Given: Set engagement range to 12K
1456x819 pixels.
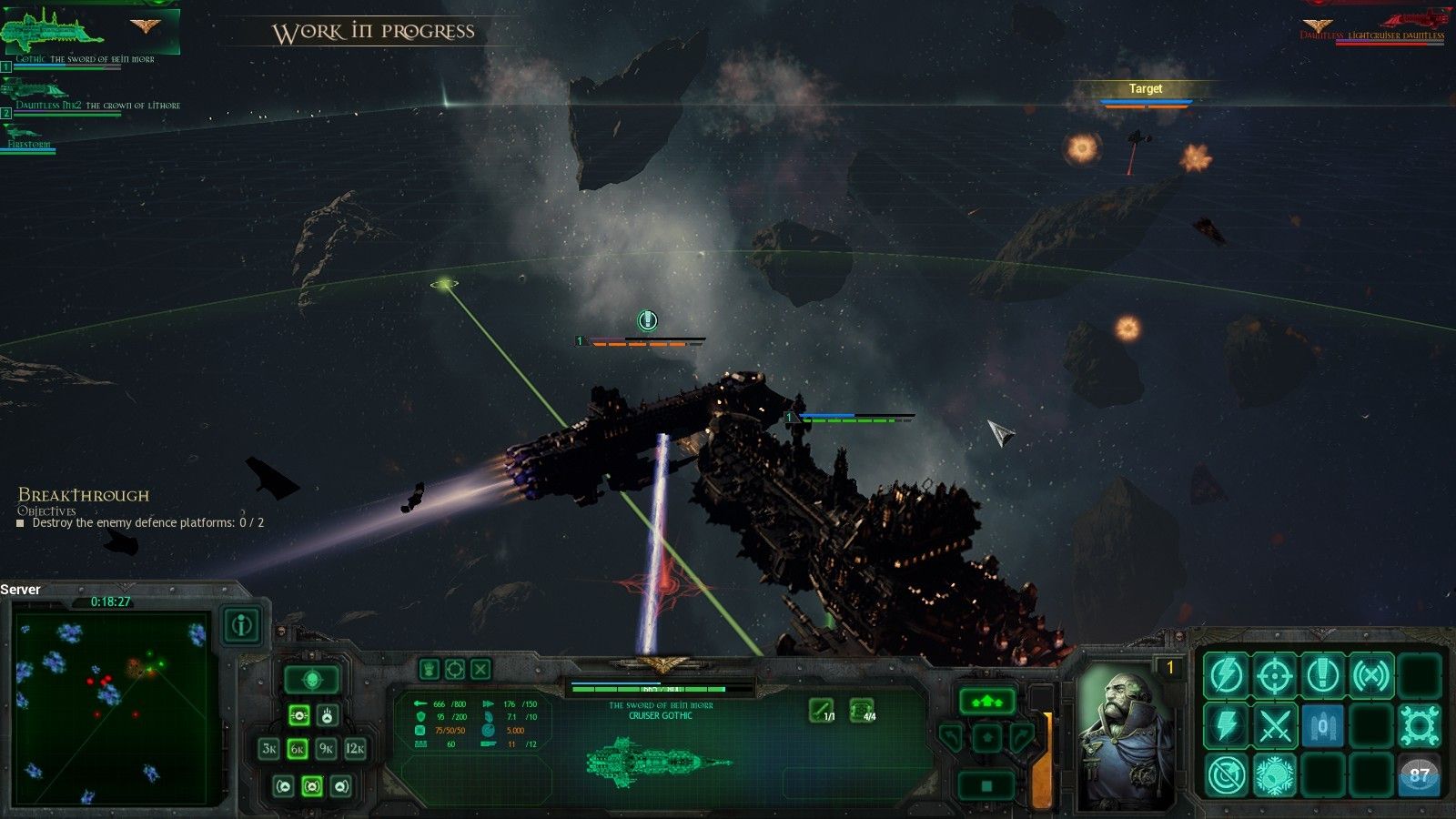Looking at the screenshot, I should tap(355, 749).
